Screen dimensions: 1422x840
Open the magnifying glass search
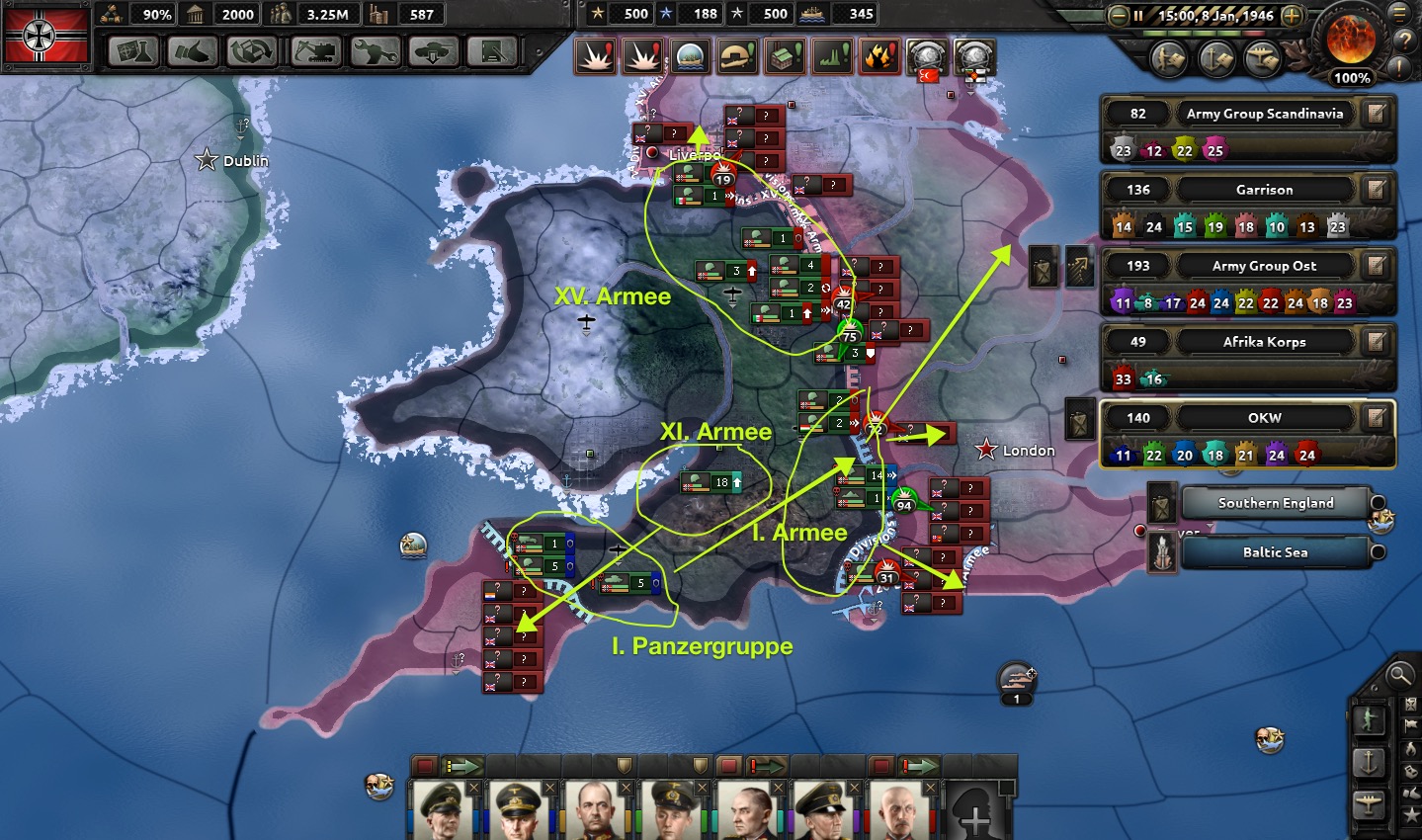point(1399,675)
